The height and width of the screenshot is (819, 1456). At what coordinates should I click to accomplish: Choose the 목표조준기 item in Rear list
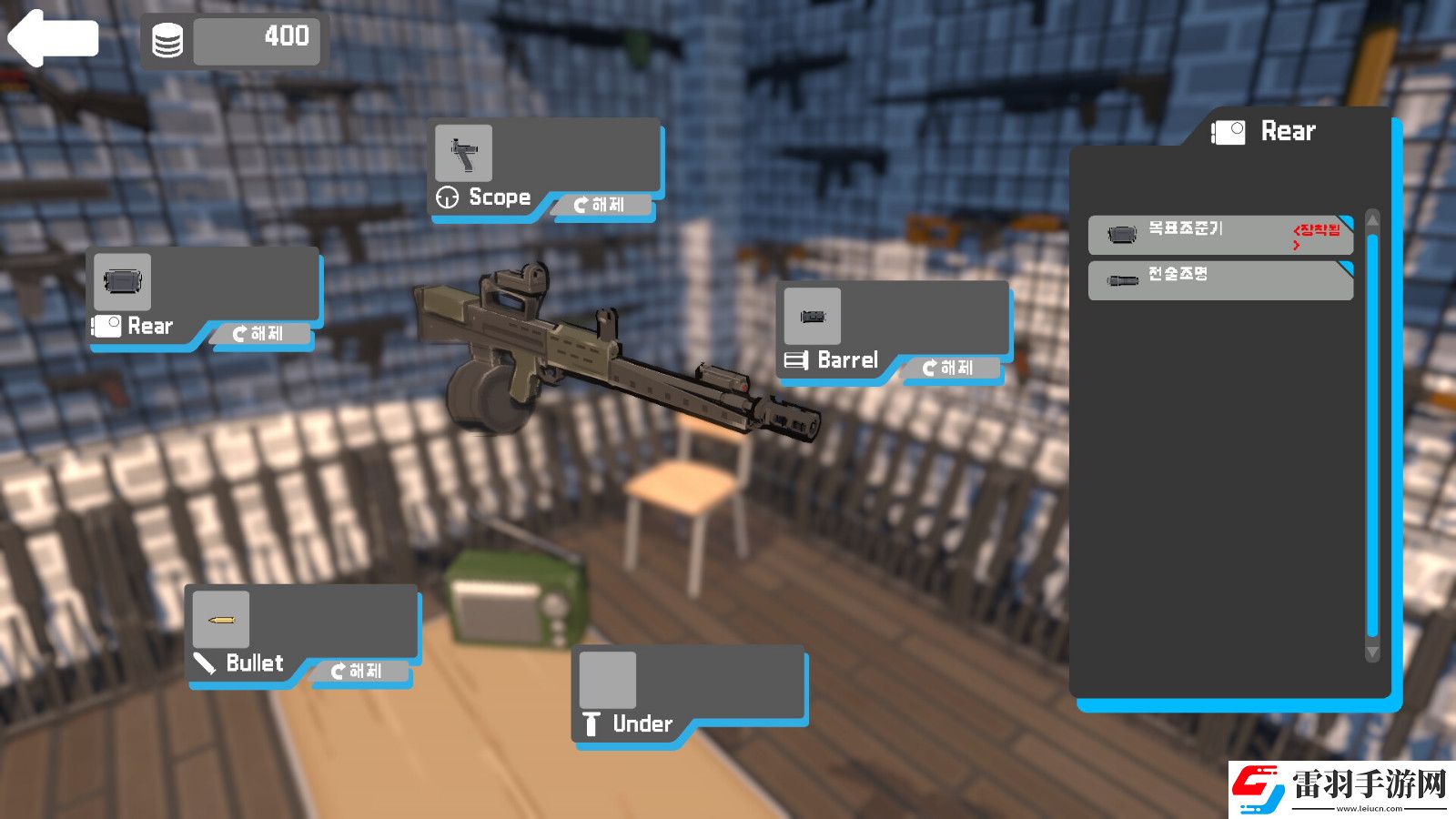pyautogui.click(x=1219, y=235)
